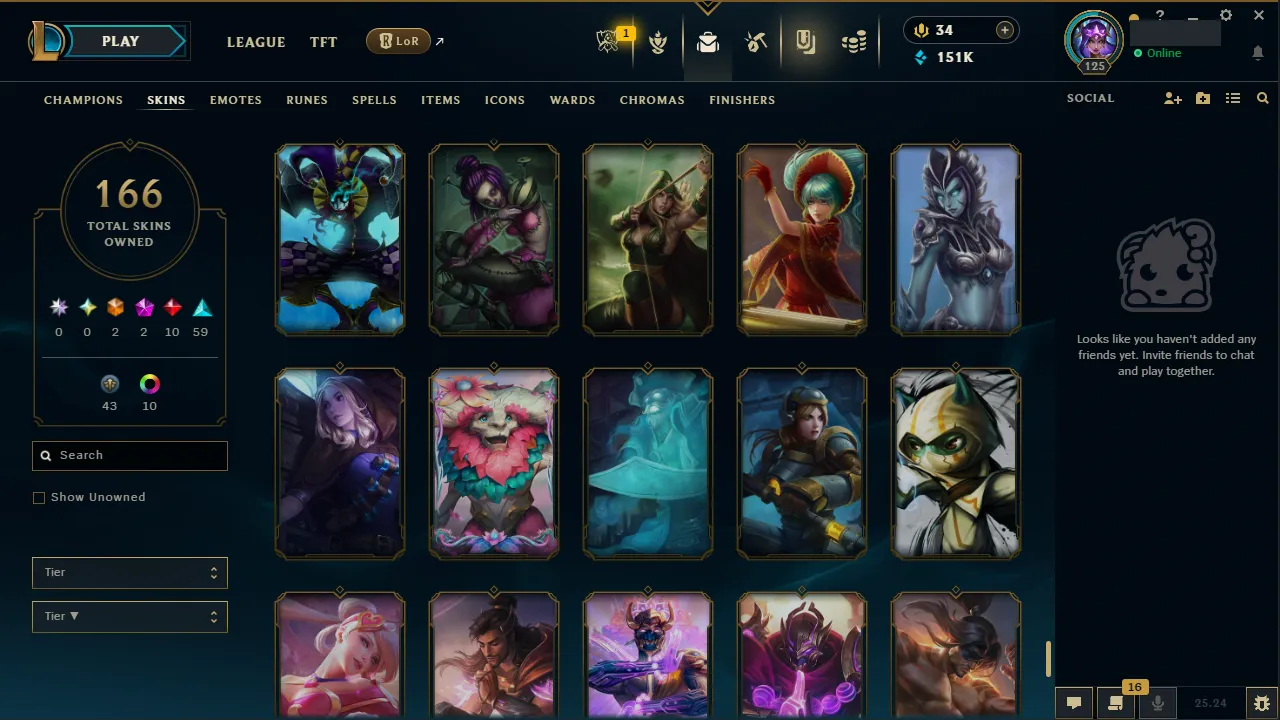The image size is (1280, 720).
Task: Open the notifications bell icon
Action: point(1258,53)
